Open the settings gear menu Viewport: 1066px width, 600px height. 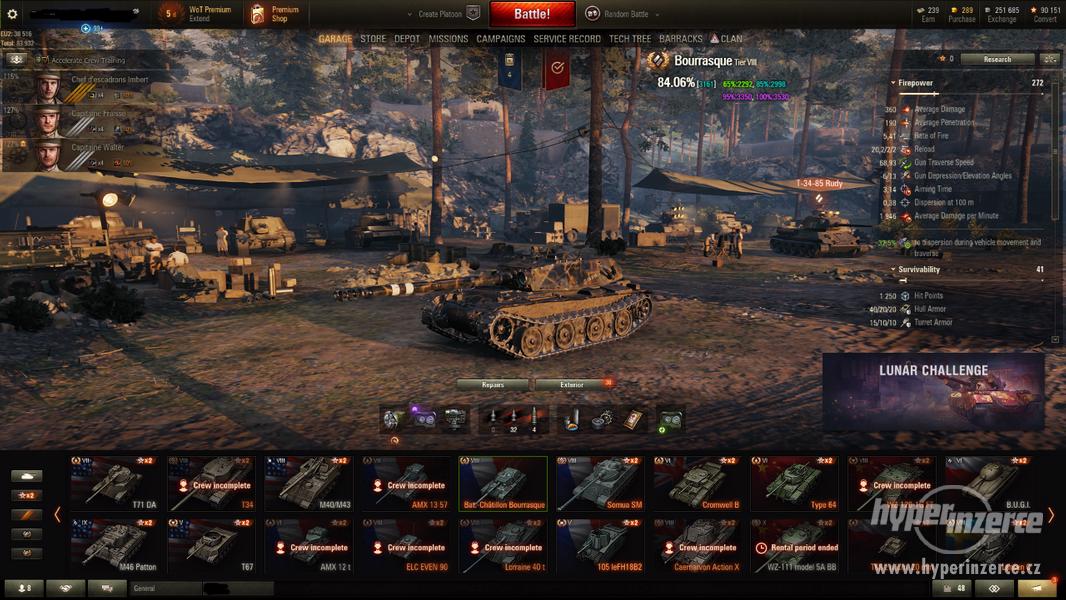13,14
